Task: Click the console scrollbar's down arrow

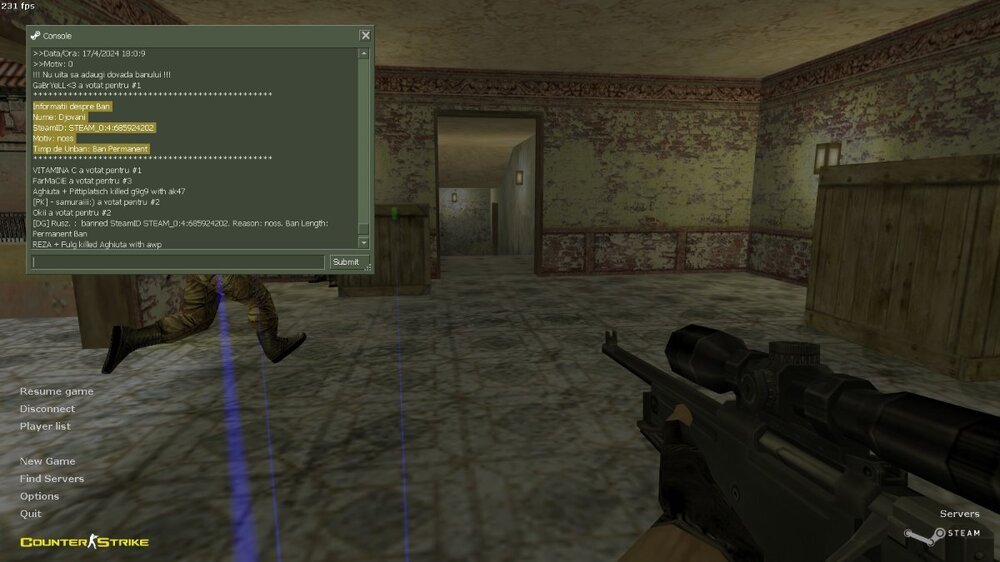Action: (x=364, y=243)
